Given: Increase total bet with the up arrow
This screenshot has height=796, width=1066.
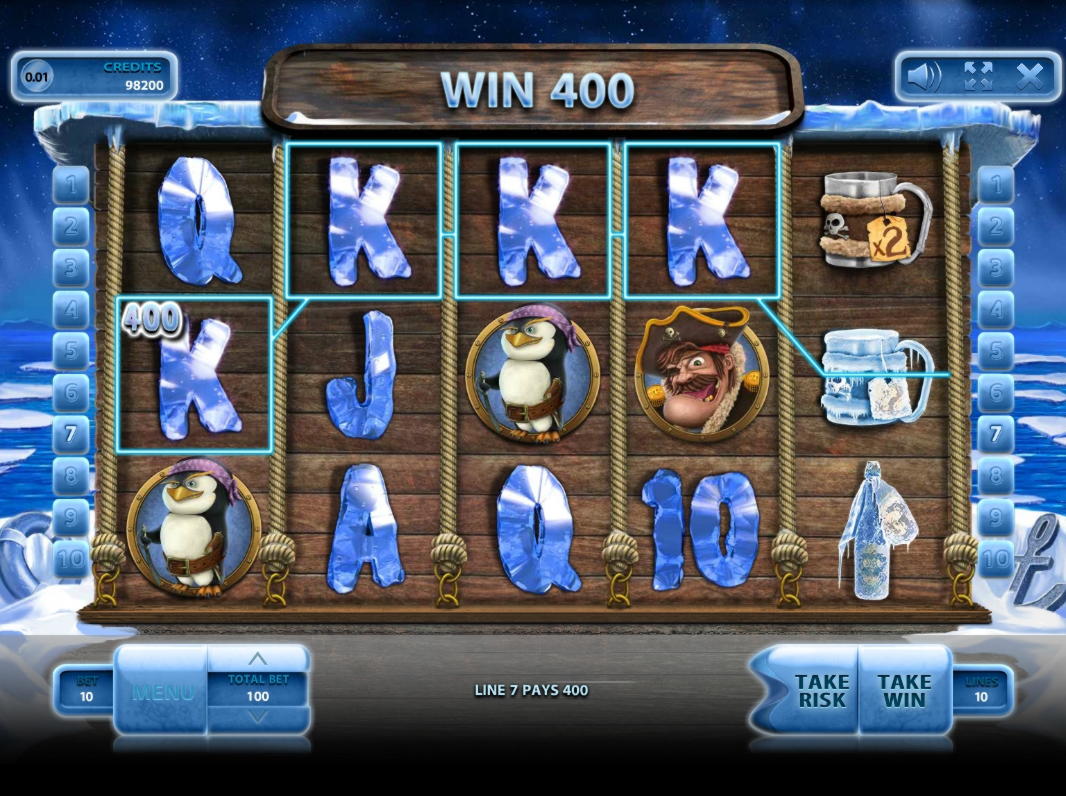Looking at the screenshot, I should tap(258, 659).
